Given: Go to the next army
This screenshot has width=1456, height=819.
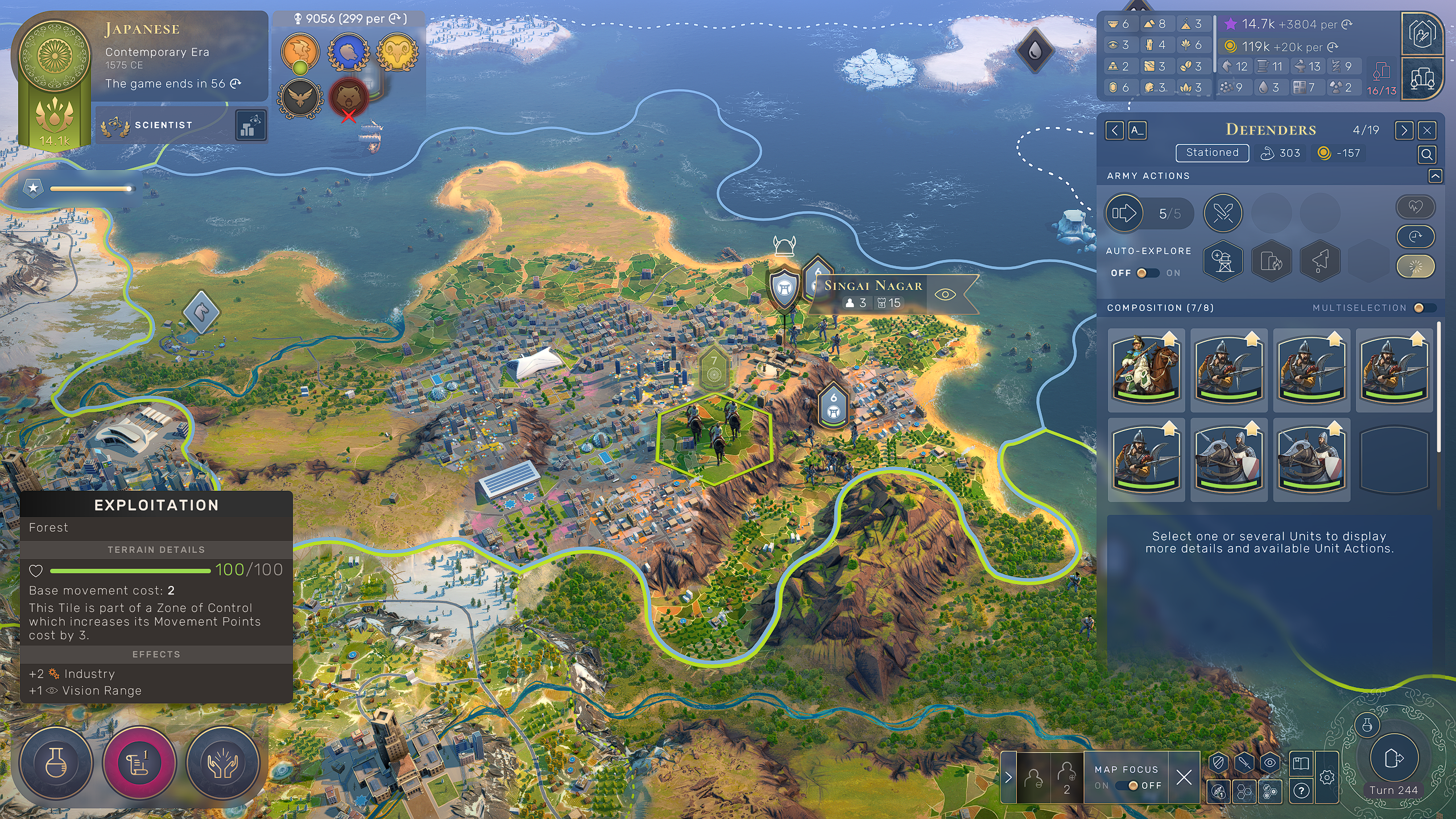Looking at the screenshot, I should 1404,131.
